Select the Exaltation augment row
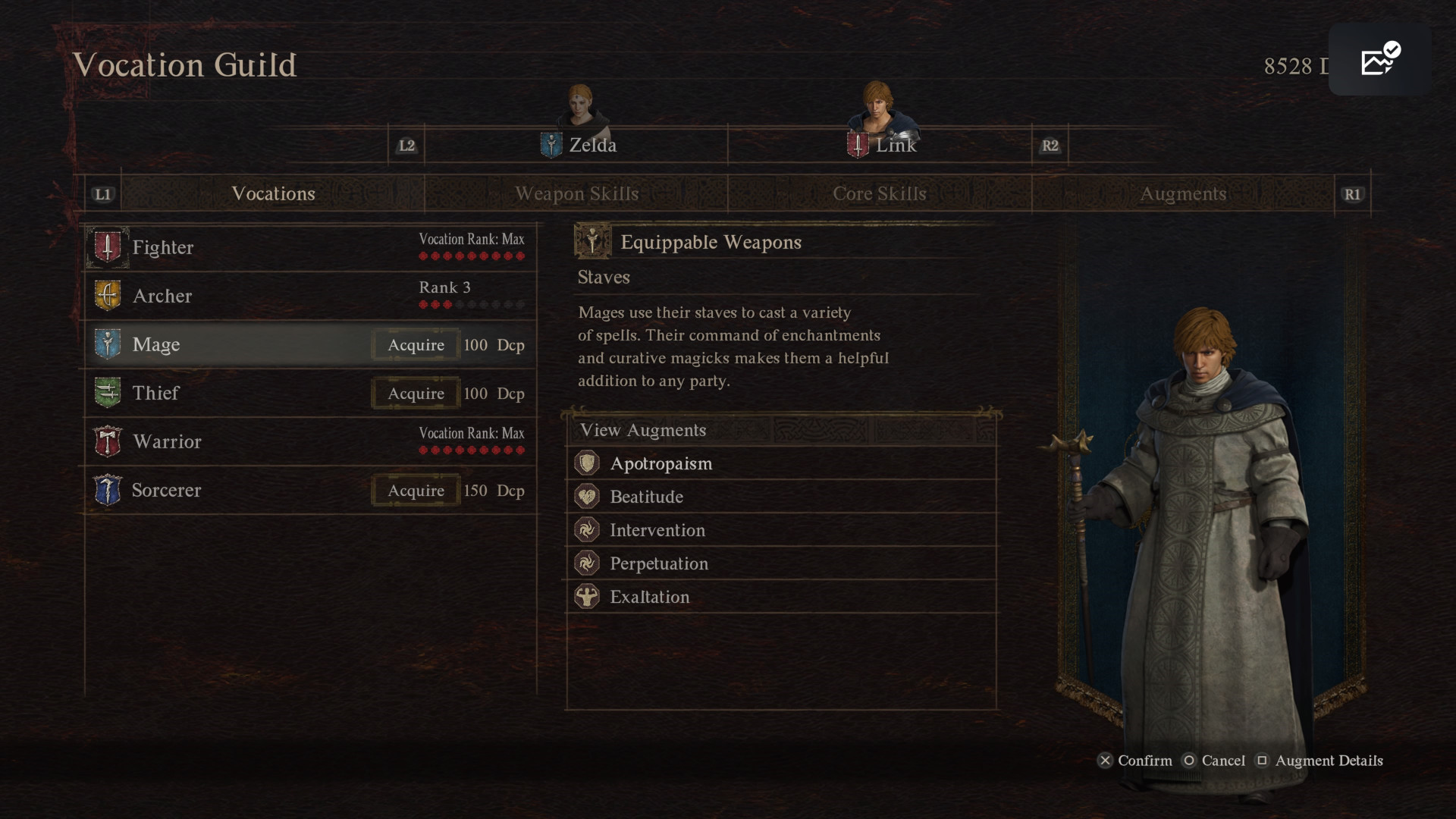The image size is (1456, 819). 781,597
